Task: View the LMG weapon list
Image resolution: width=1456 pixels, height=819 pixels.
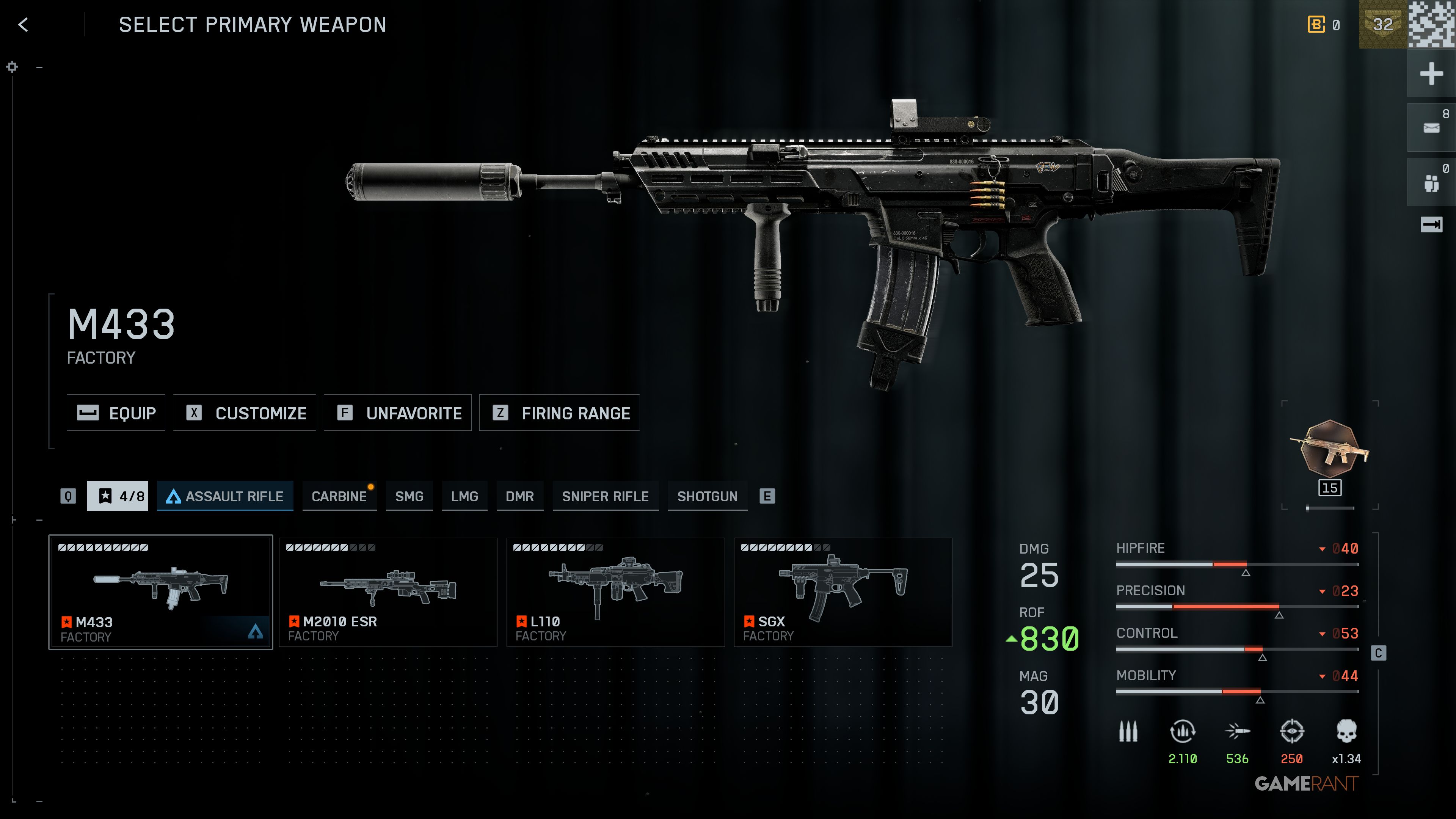Action: pyautogui.click(x=464, y=496)
